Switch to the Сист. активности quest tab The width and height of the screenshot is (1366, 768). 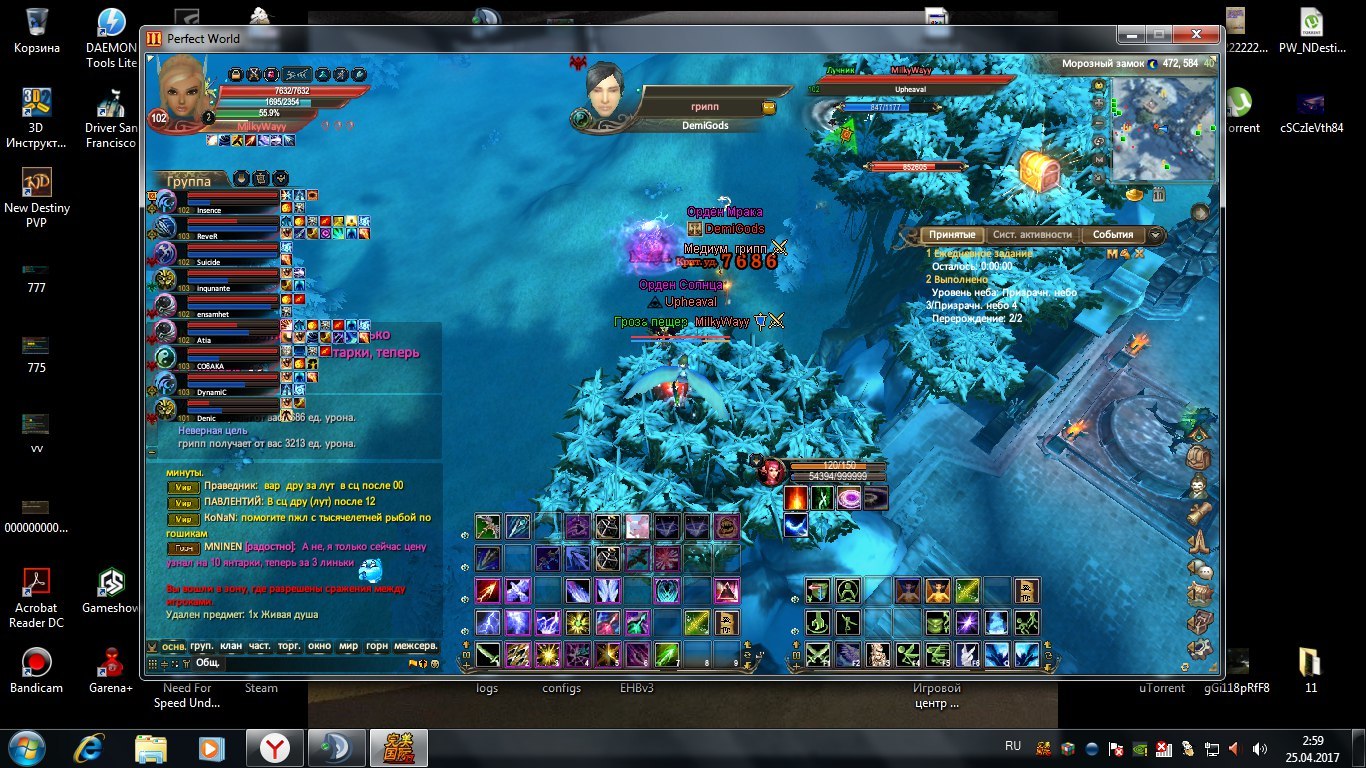(x=1032, y=235)
